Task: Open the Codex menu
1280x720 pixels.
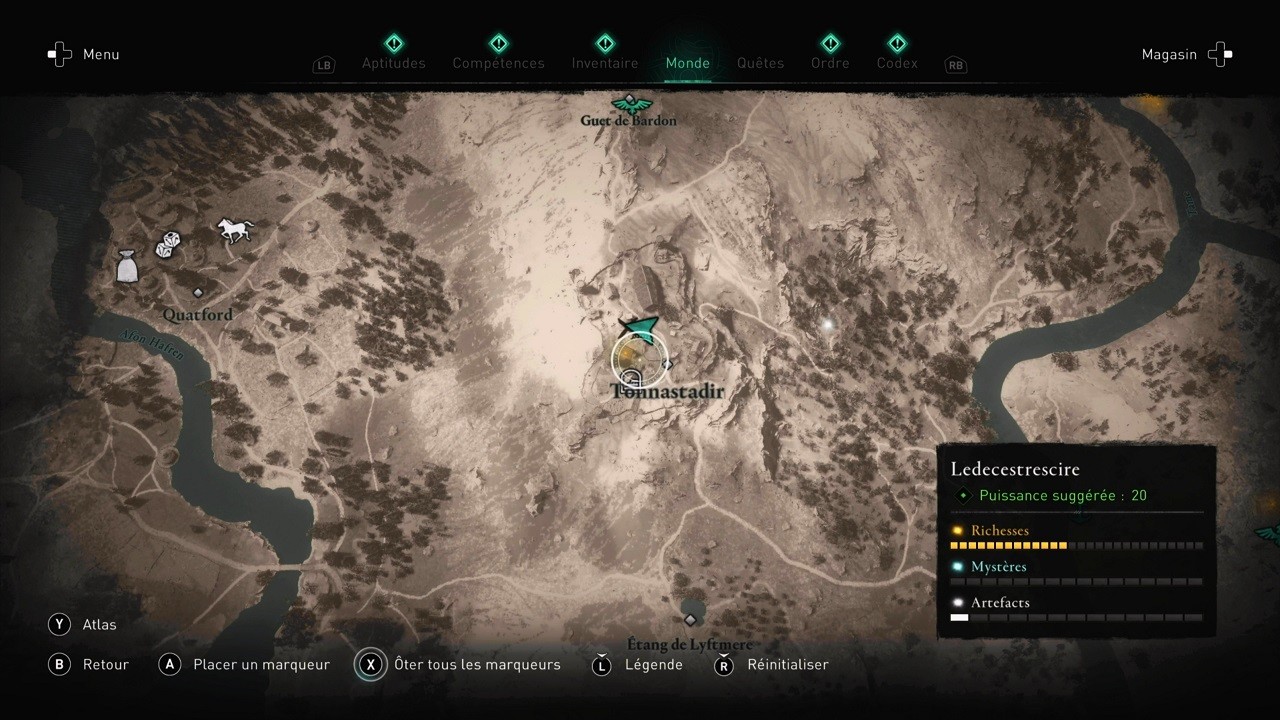Action: (896, 62)
